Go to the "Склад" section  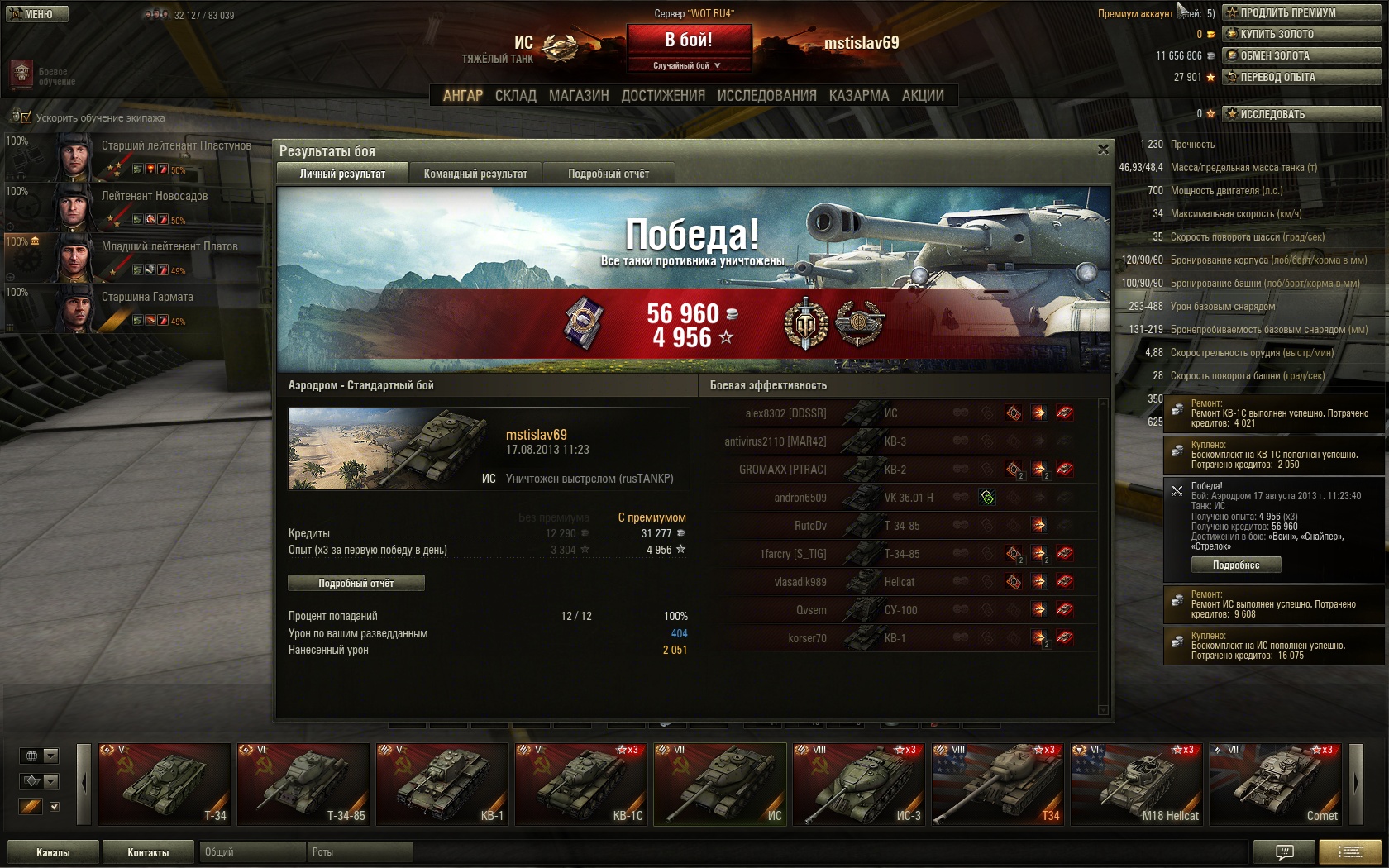[x=515, y=96]
